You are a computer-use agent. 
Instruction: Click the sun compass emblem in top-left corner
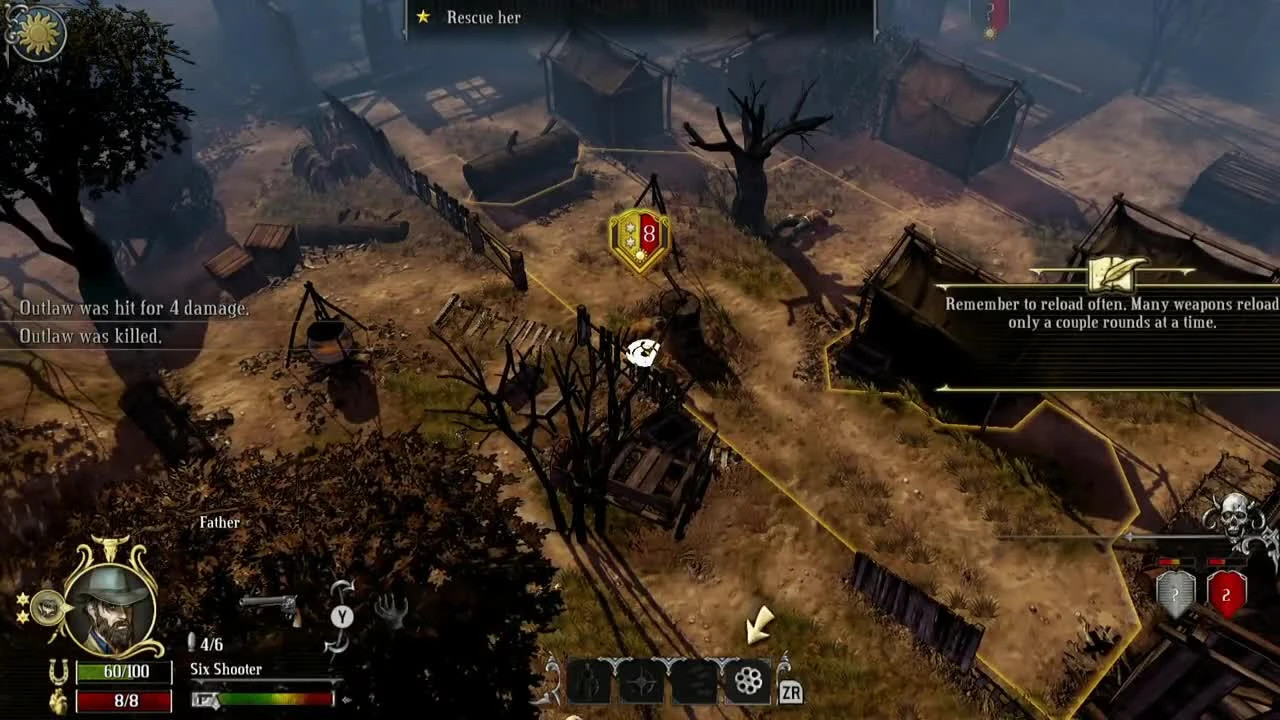tap(37, 31)
